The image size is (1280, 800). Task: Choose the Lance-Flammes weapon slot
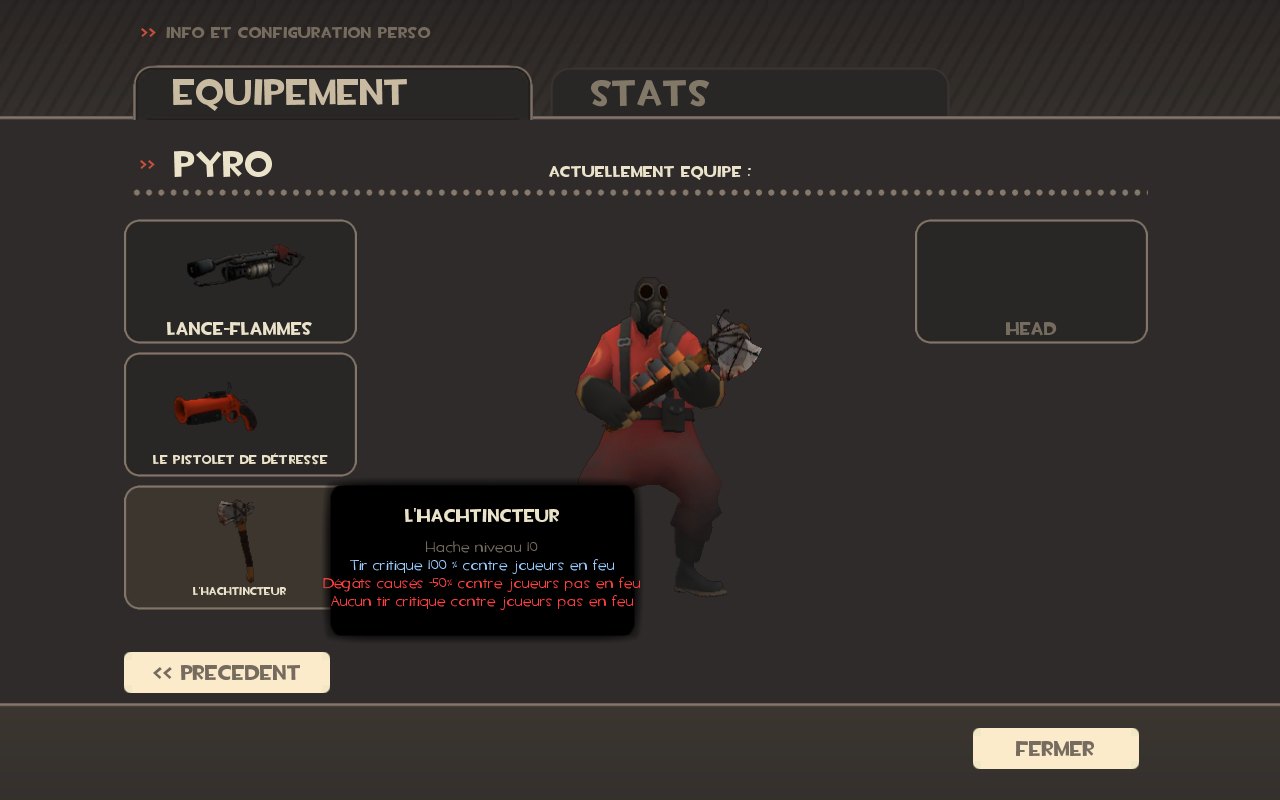pyautogui.click(x=240, y=281)
